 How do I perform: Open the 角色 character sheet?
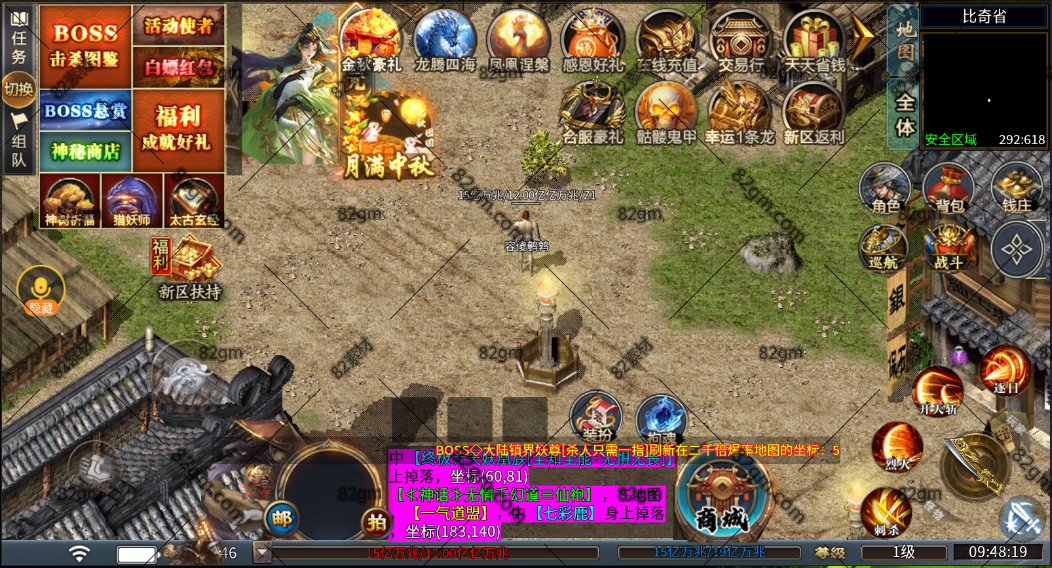pos(885,188)
